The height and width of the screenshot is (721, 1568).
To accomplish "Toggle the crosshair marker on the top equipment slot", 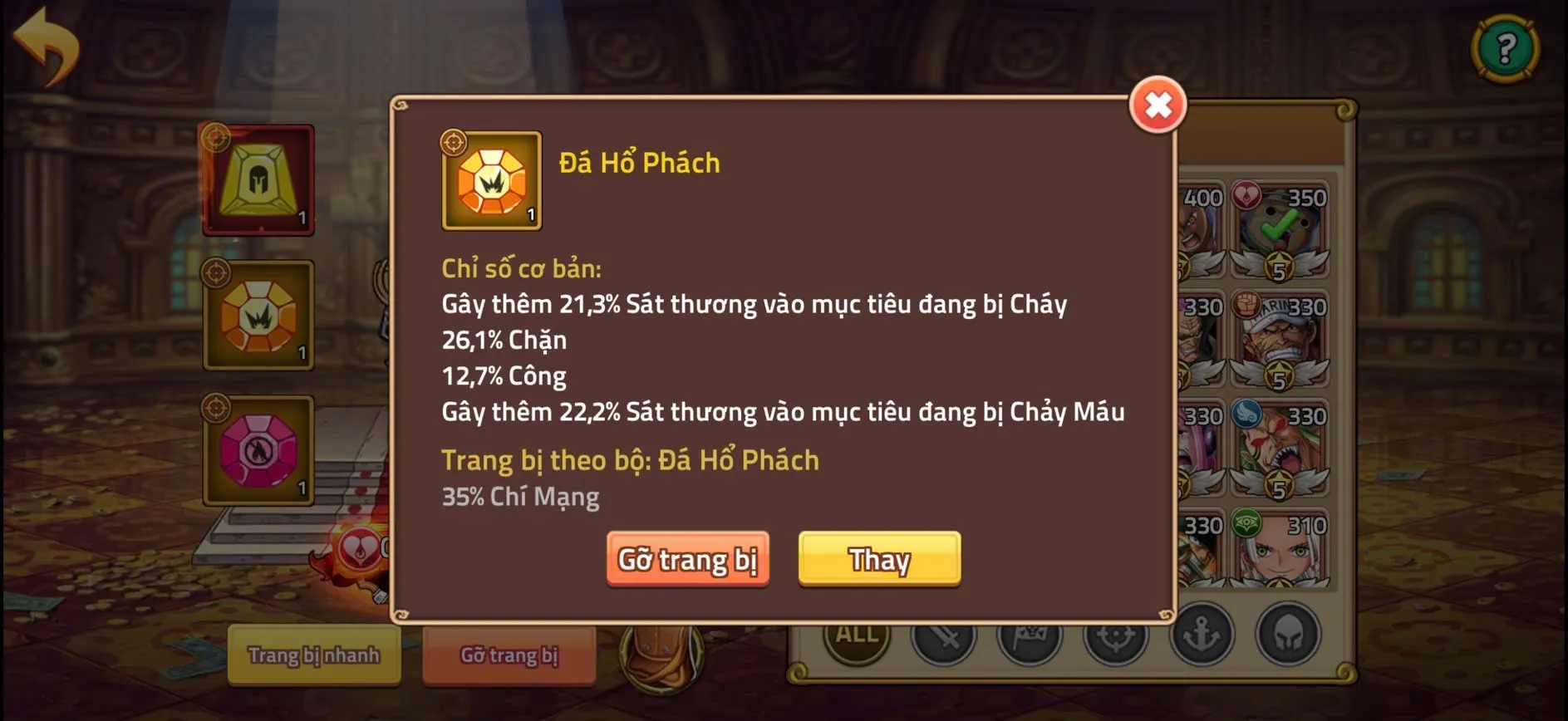I will click(x=218, y=138).
